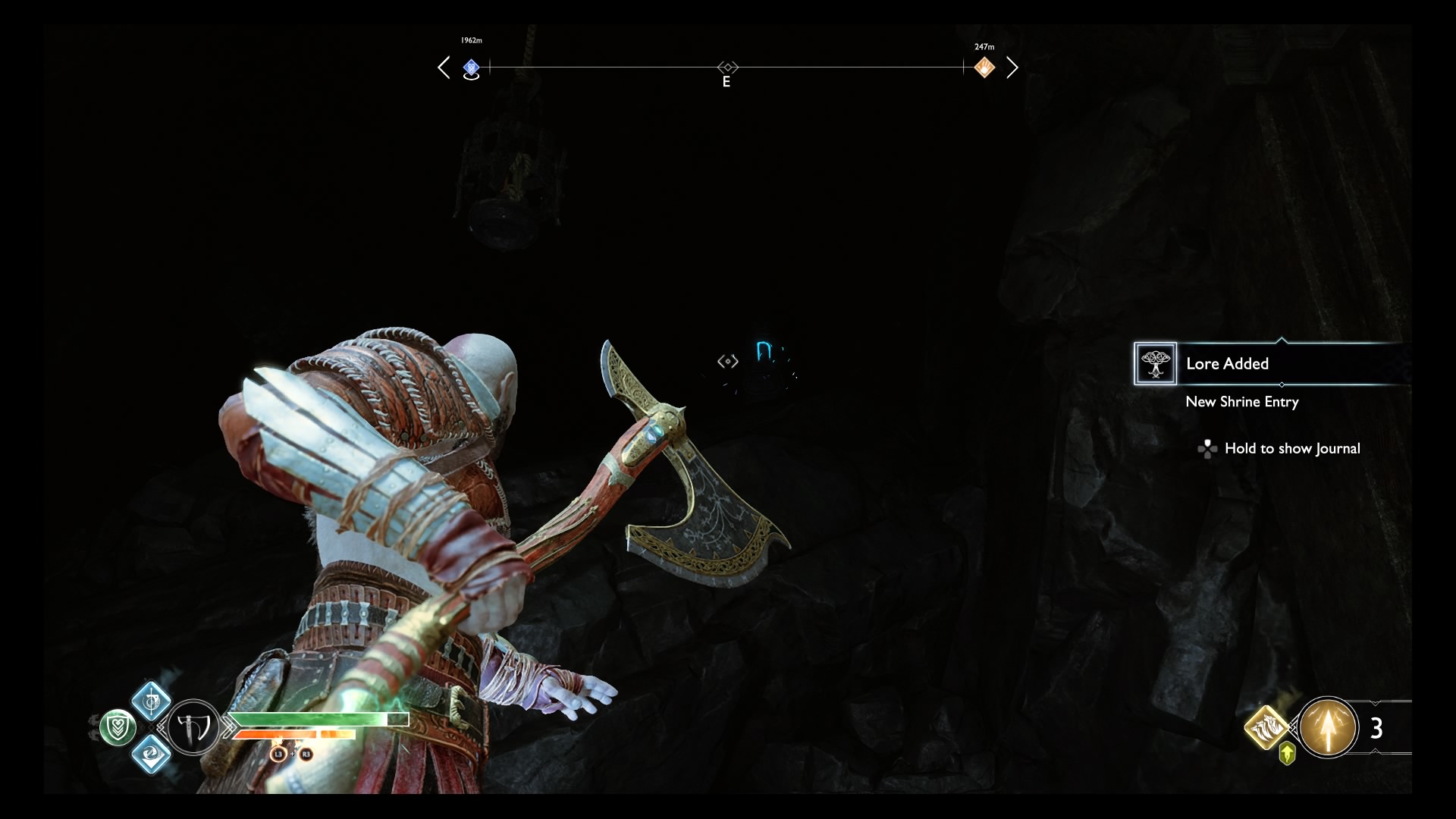Expand the chevron beside the arrow counter
Image resolution: width=1456 pixels, height=819 pixels.
coord(1376,703)
